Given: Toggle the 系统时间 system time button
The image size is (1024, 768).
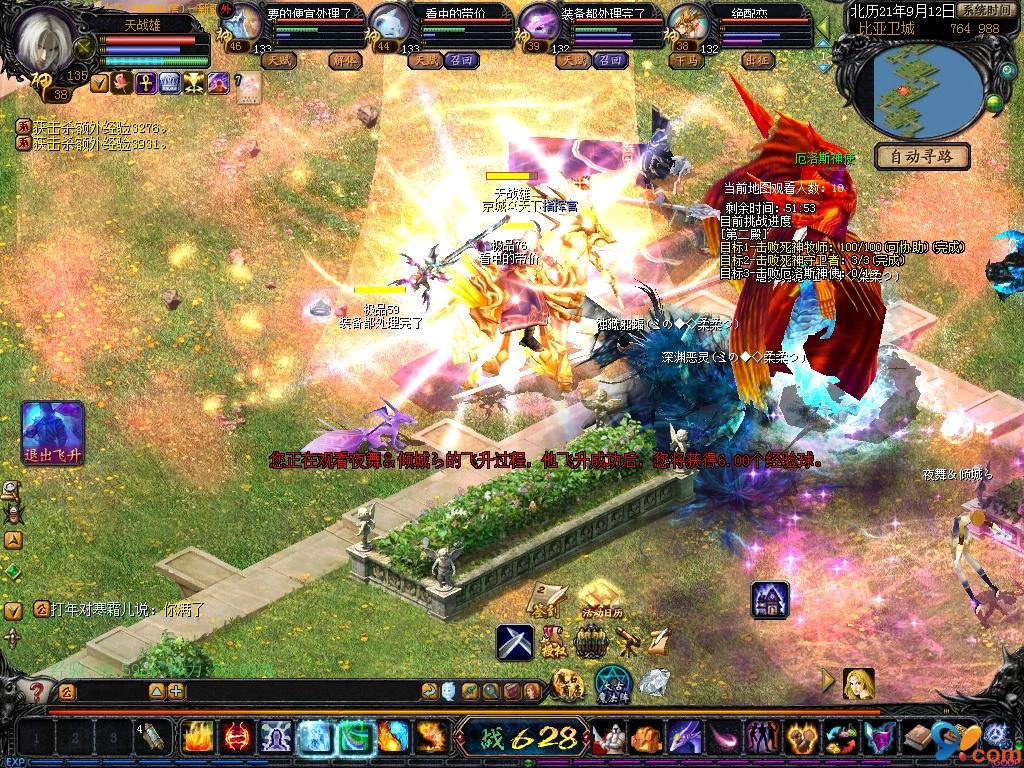Looking at the screenshot, I should (985, 11).
